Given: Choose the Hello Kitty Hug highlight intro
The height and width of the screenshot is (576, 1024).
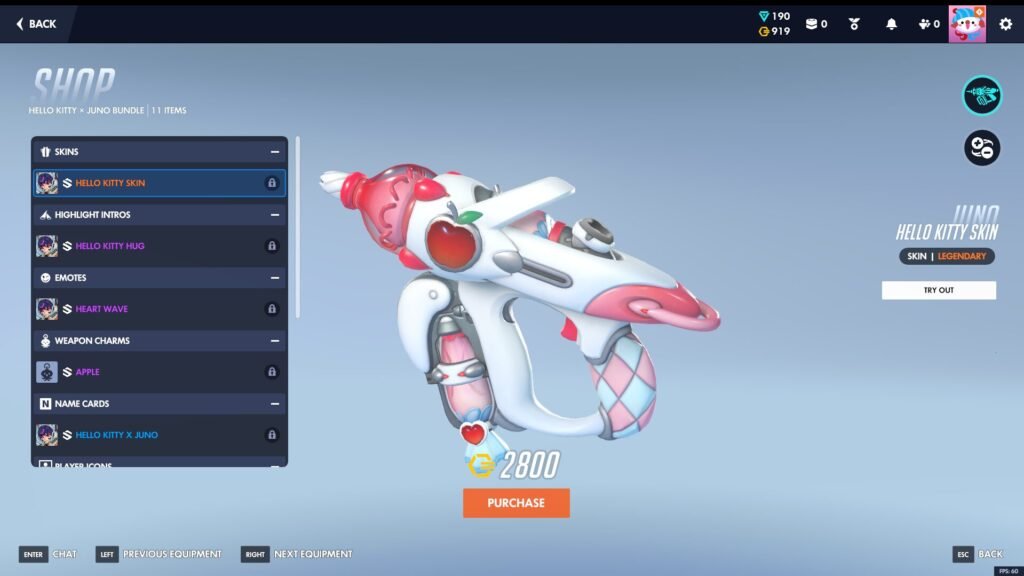Looking at the screenshot, I should pos(159,246).
